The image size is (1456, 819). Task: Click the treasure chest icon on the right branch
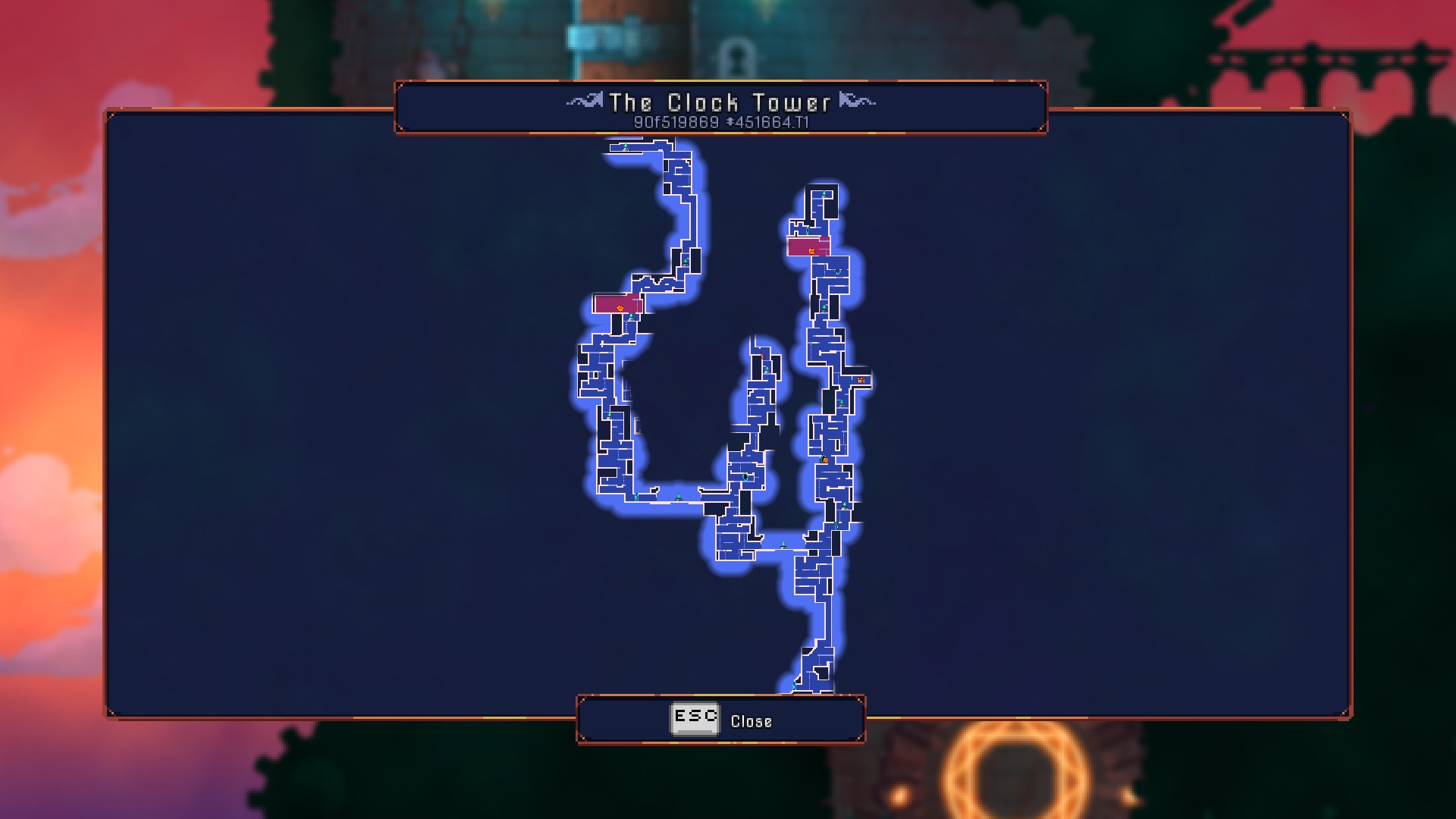[x=860, y=380]
